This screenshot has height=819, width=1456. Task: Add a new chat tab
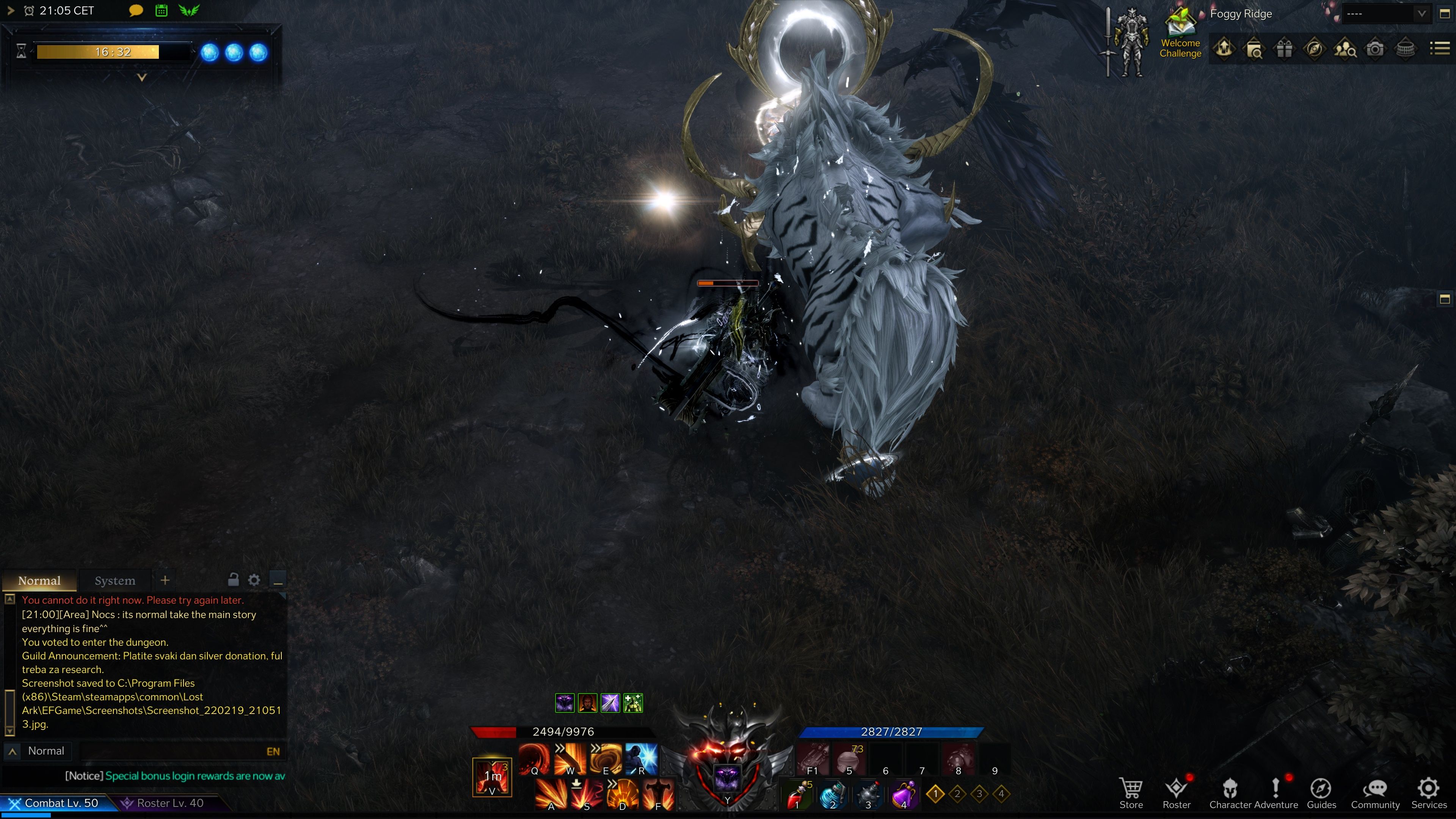[165, 580]
